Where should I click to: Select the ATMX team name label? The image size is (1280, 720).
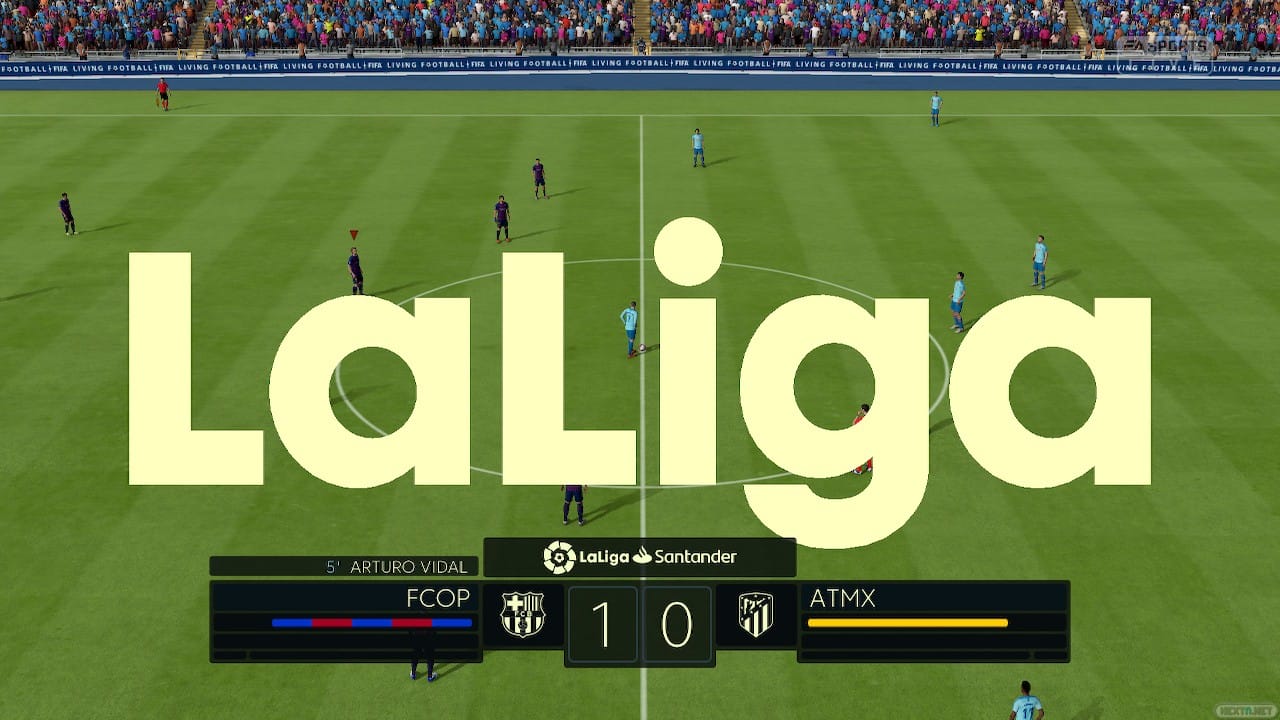[x=845, y=597]
